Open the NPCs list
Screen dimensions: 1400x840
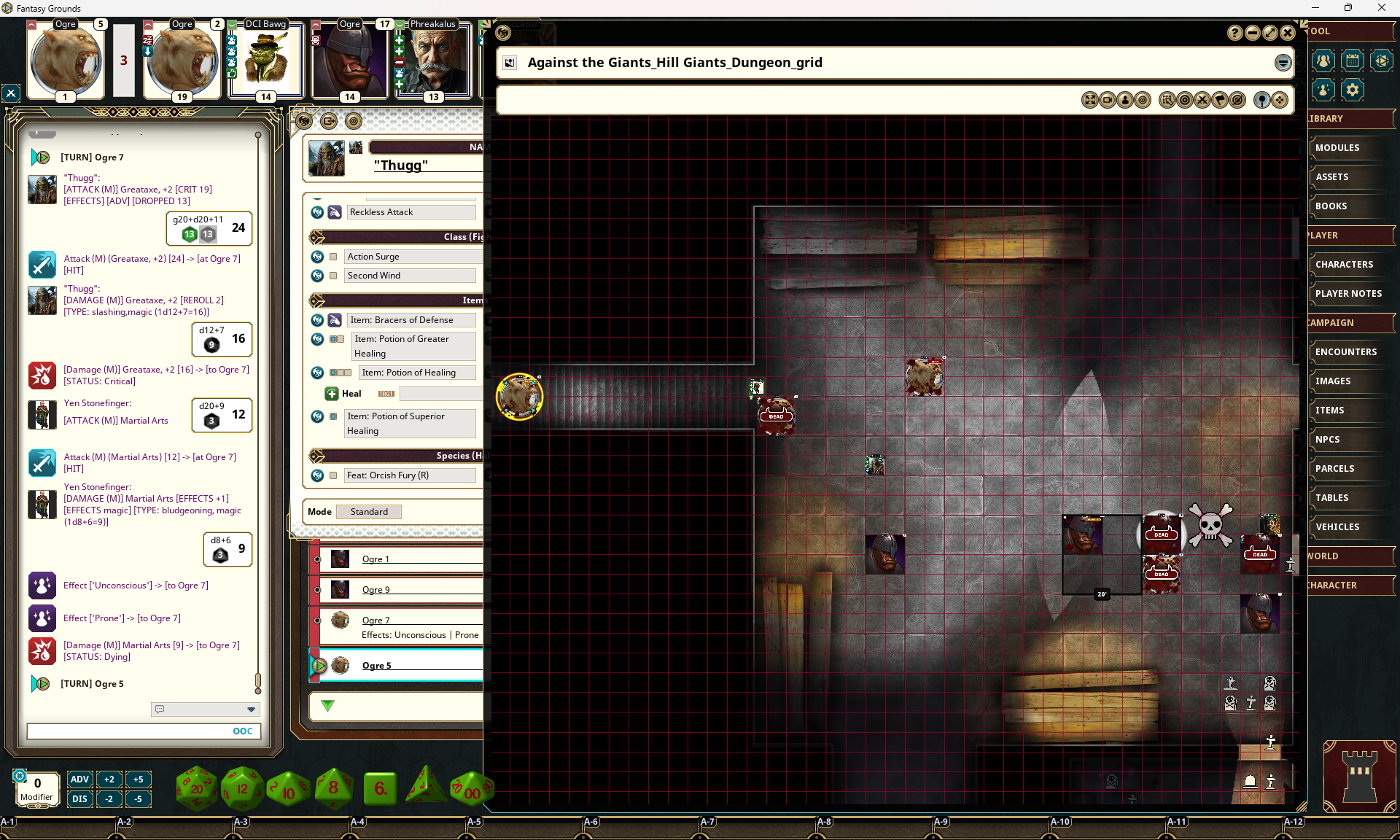click(x=1327, y=440)
